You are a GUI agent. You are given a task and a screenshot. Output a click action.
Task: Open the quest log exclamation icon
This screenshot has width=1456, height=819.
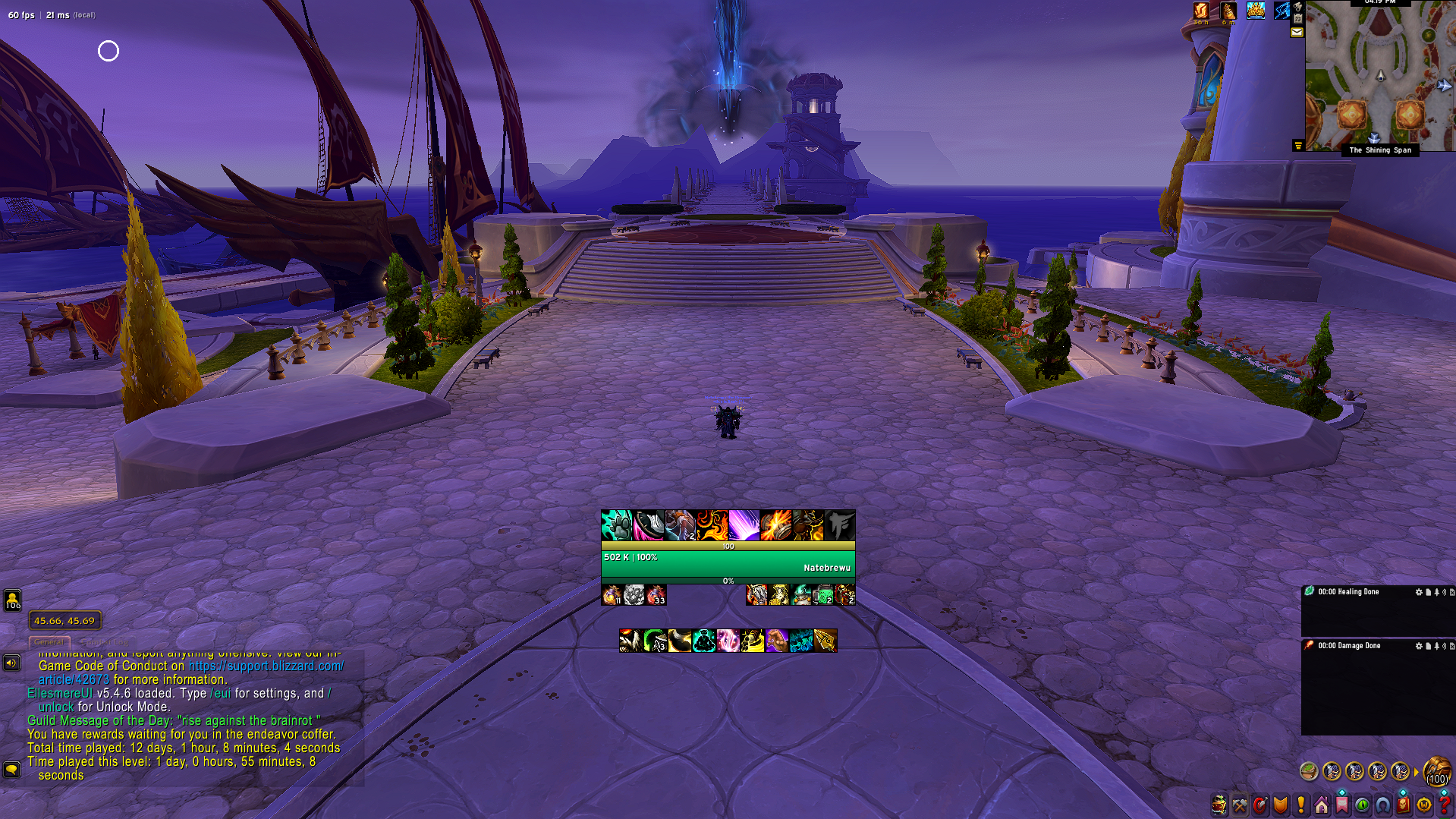pos(1301,805)
